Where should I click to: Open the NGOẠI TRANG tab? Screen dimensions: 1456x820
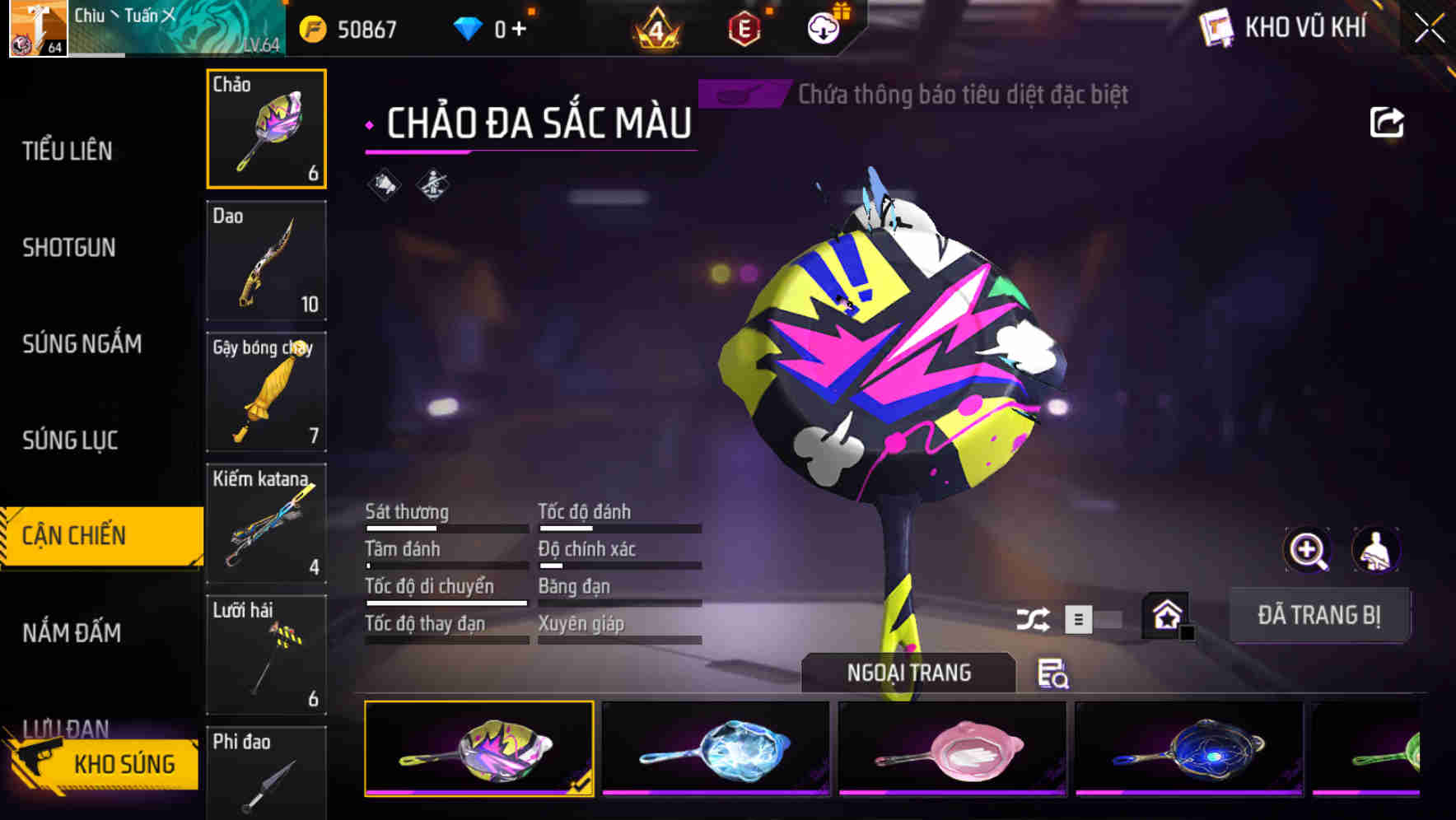coord(908,672)
